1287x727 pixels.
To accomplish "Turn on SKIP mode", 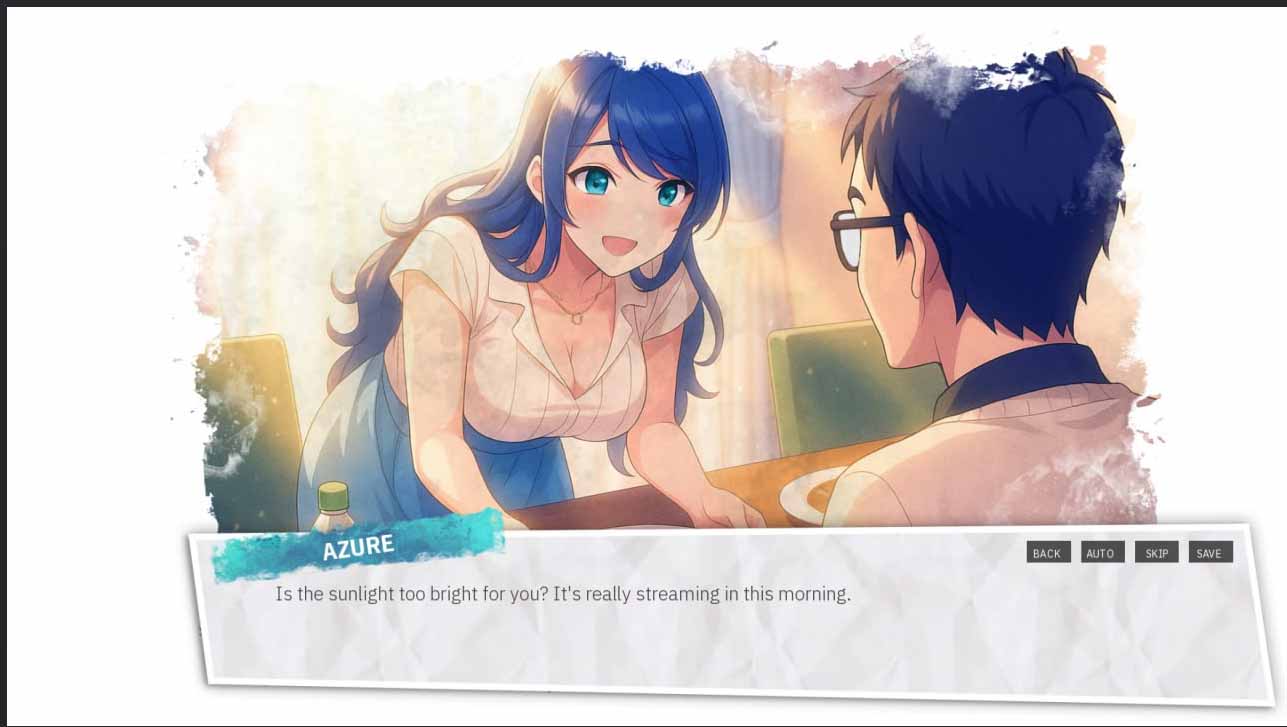I will coord(1156,551).
